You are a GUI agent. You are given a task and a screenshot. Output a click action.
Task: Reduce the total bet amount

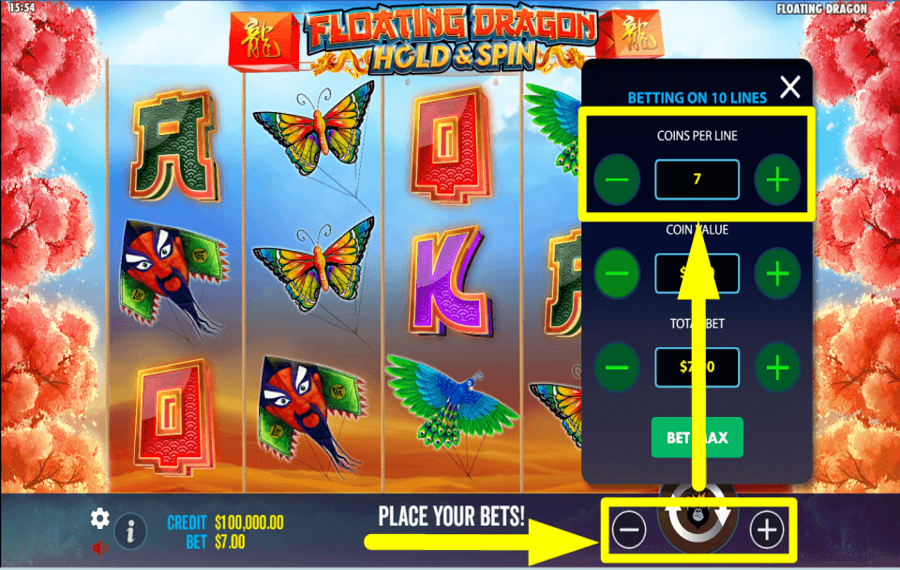click(x=617, y=367)
